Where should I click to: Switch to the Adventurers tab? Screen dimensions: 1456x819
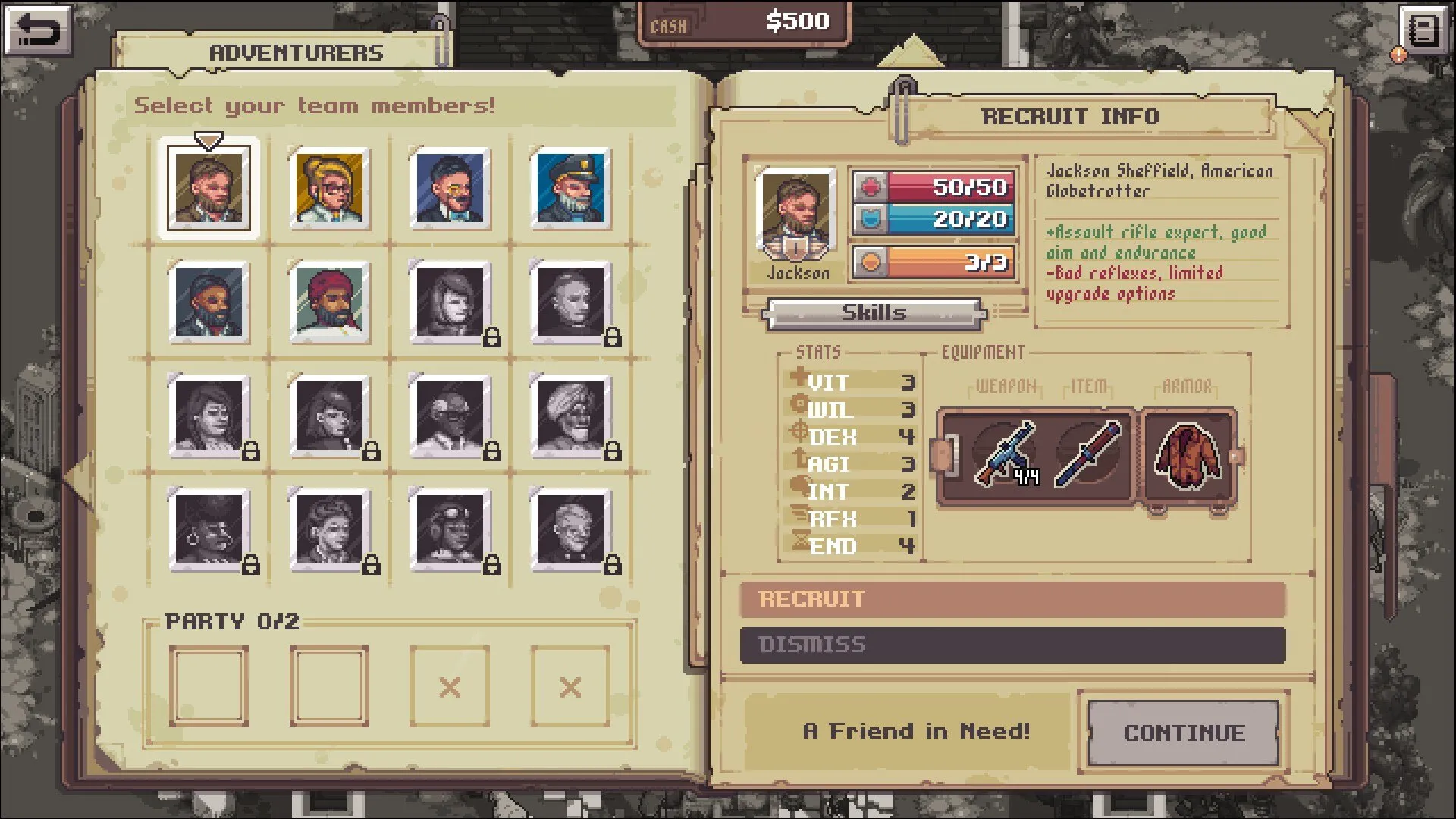[x=297, y=52]
